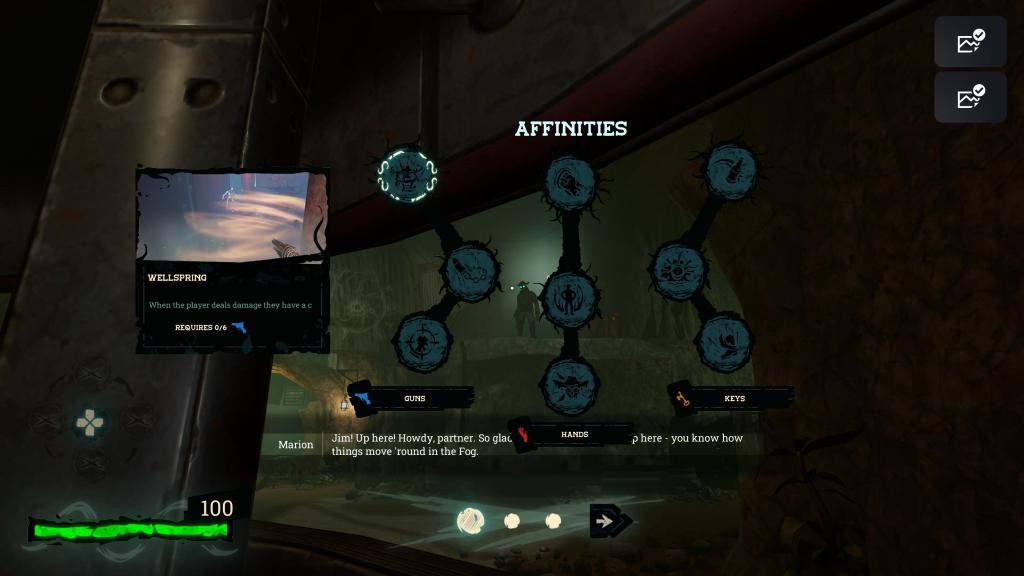The width and height of the screenshot is (1024, 576).
Task: Choose the Hands affinity label
Action: click(x=573, y=435)
